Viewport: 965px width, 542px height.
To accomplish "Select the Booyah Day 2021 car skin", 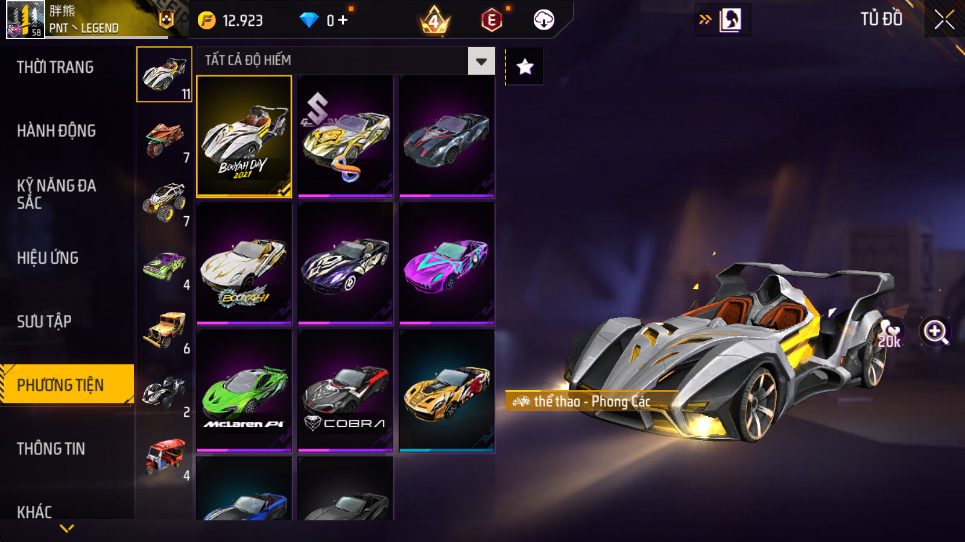I will pyautogui.click(x=244, y=136).
